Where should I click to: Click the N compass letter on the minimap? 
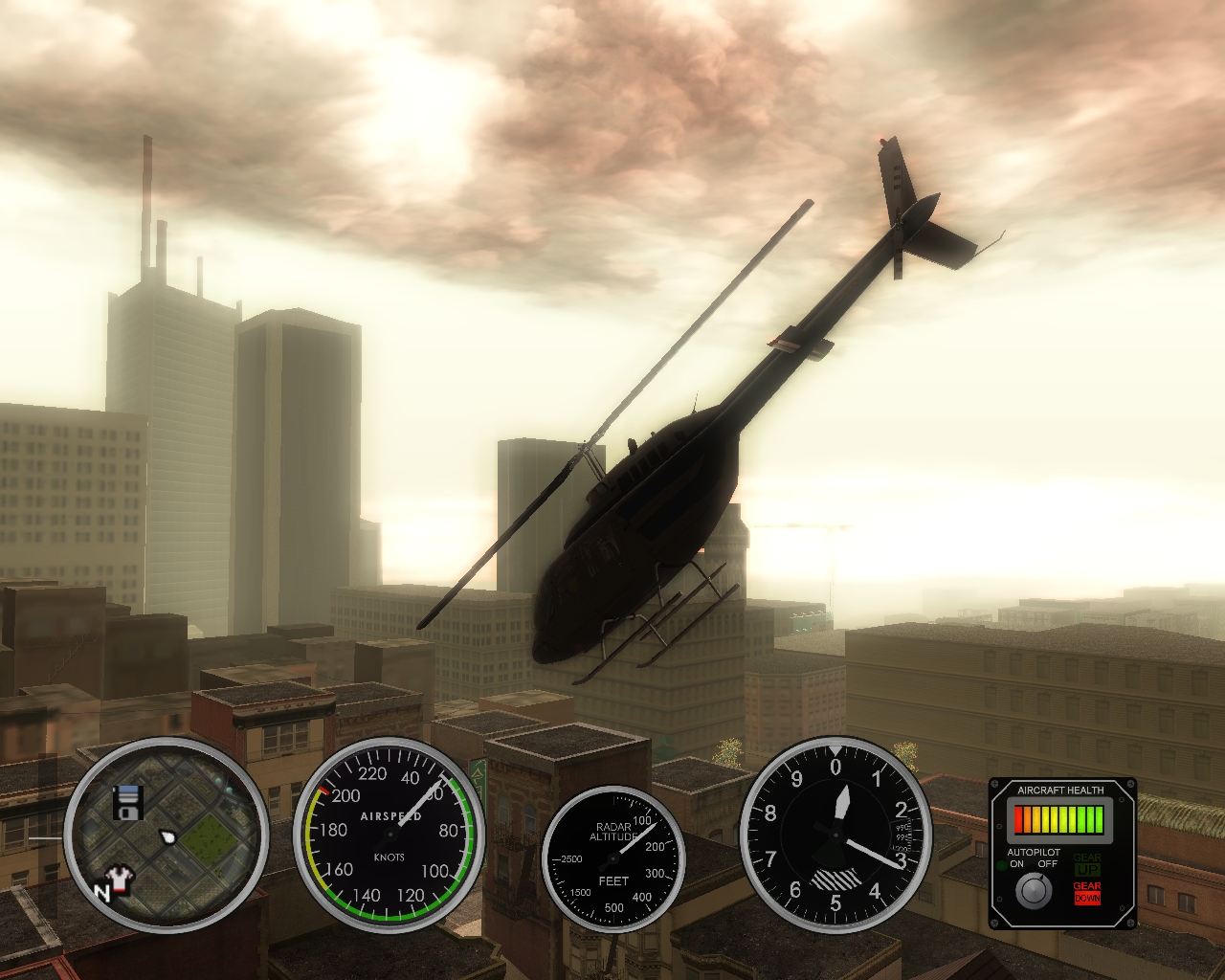(x=102, y=889)
